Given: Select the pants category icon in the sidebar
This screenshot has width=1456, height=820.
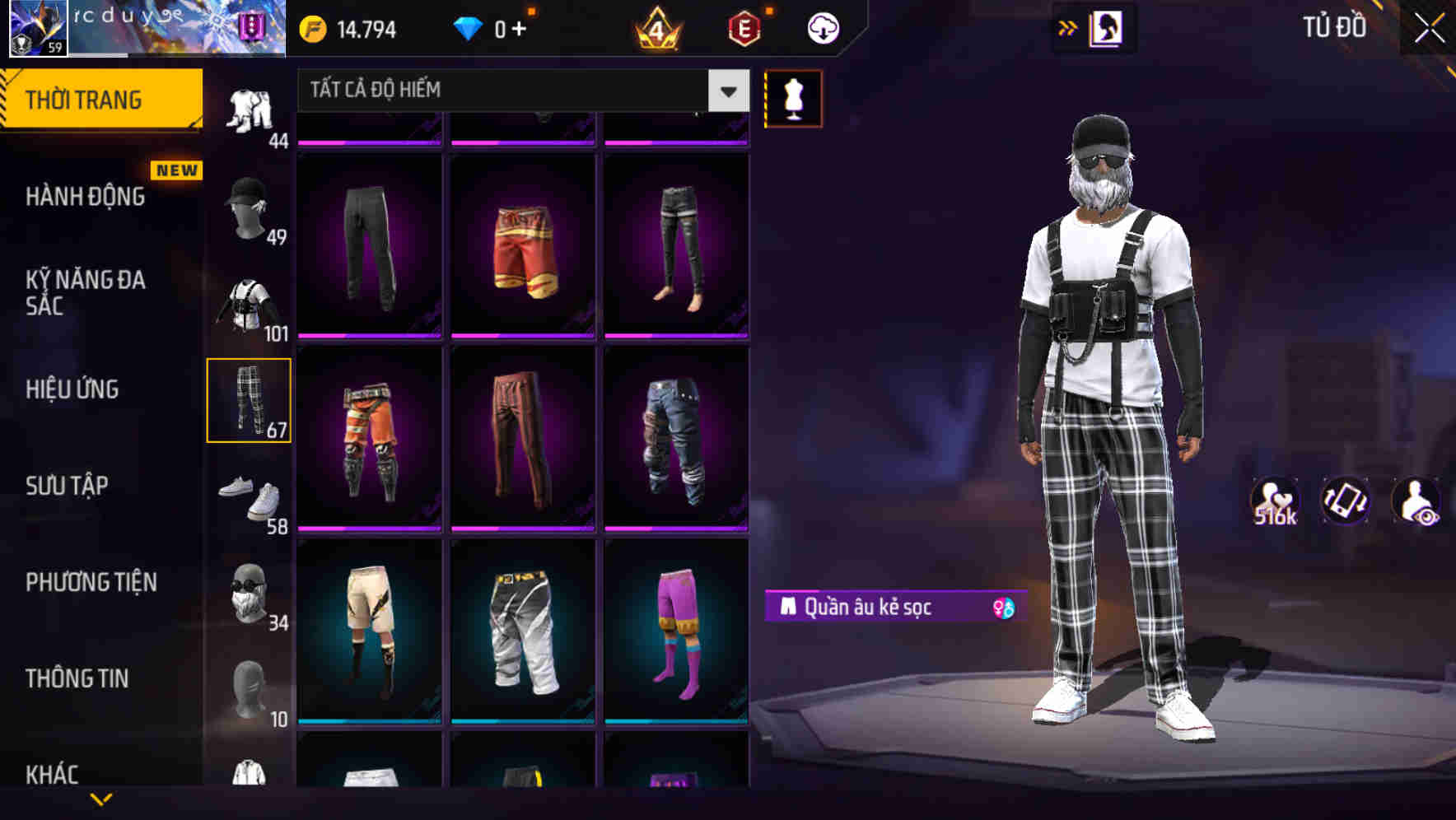Looking at the screenshot, I should click(250, 399).
